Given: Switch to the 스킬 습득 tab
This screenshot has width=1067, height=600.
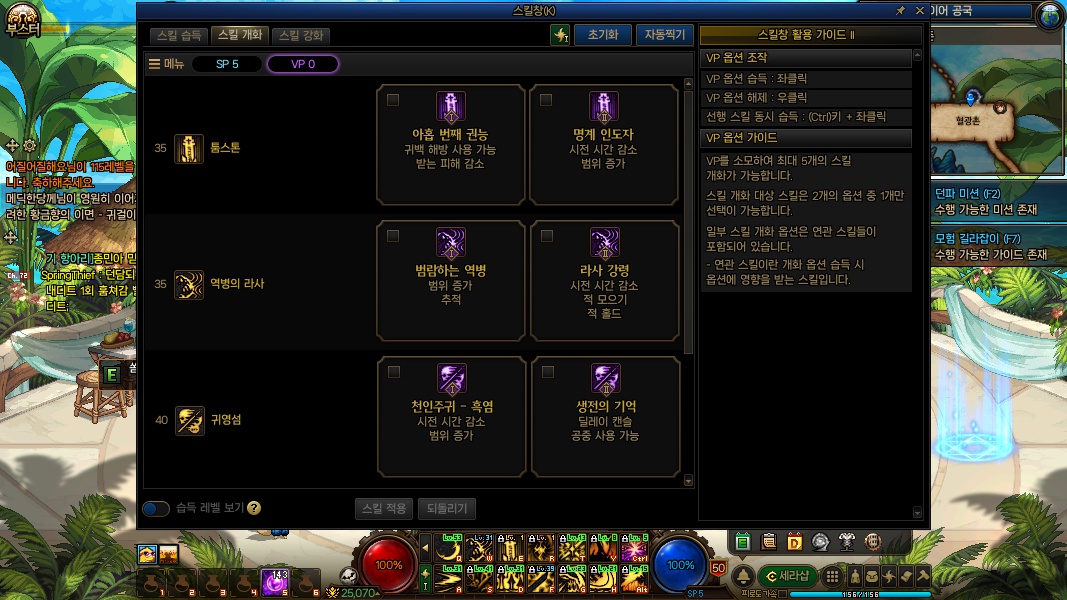Looking at the screenshot, I should pyautogui.click(x=180, y=35).
